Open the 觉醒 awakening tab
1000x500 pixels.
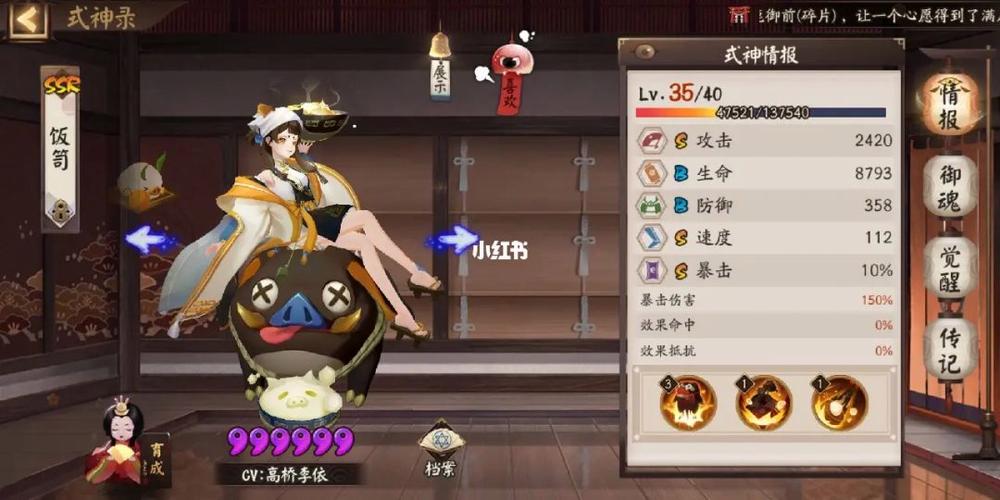(x=948, y=267)
